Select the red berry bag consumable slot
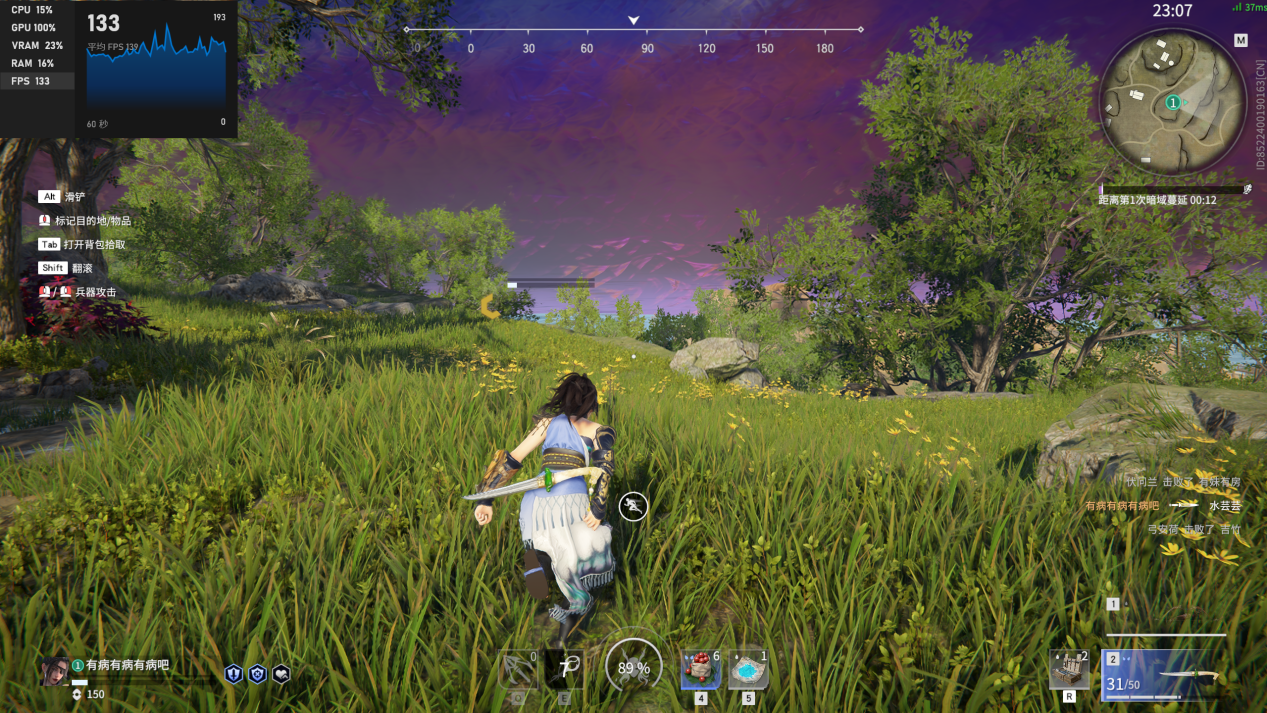1267x713 pixels. coord(700,669)
